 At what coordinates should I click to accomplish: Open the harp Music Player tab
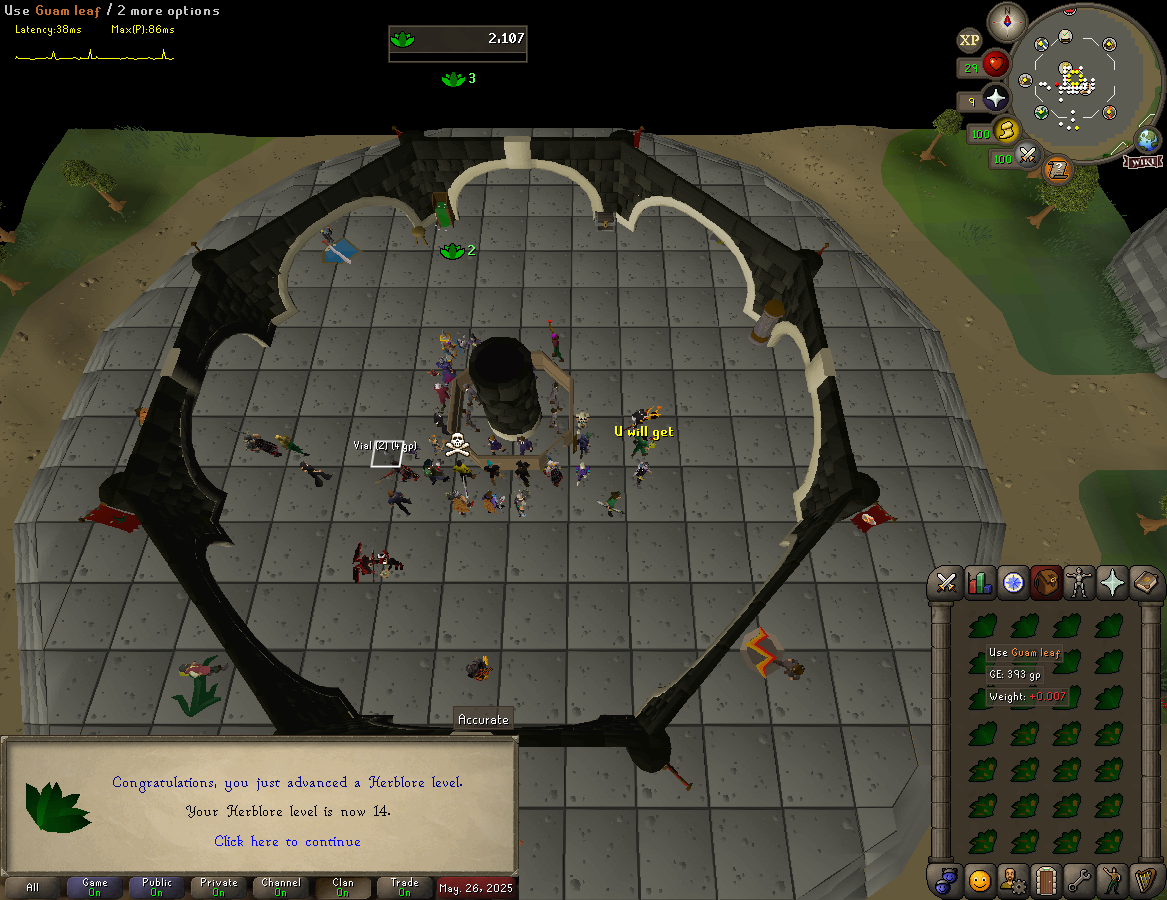click(x=1145, y=880)
